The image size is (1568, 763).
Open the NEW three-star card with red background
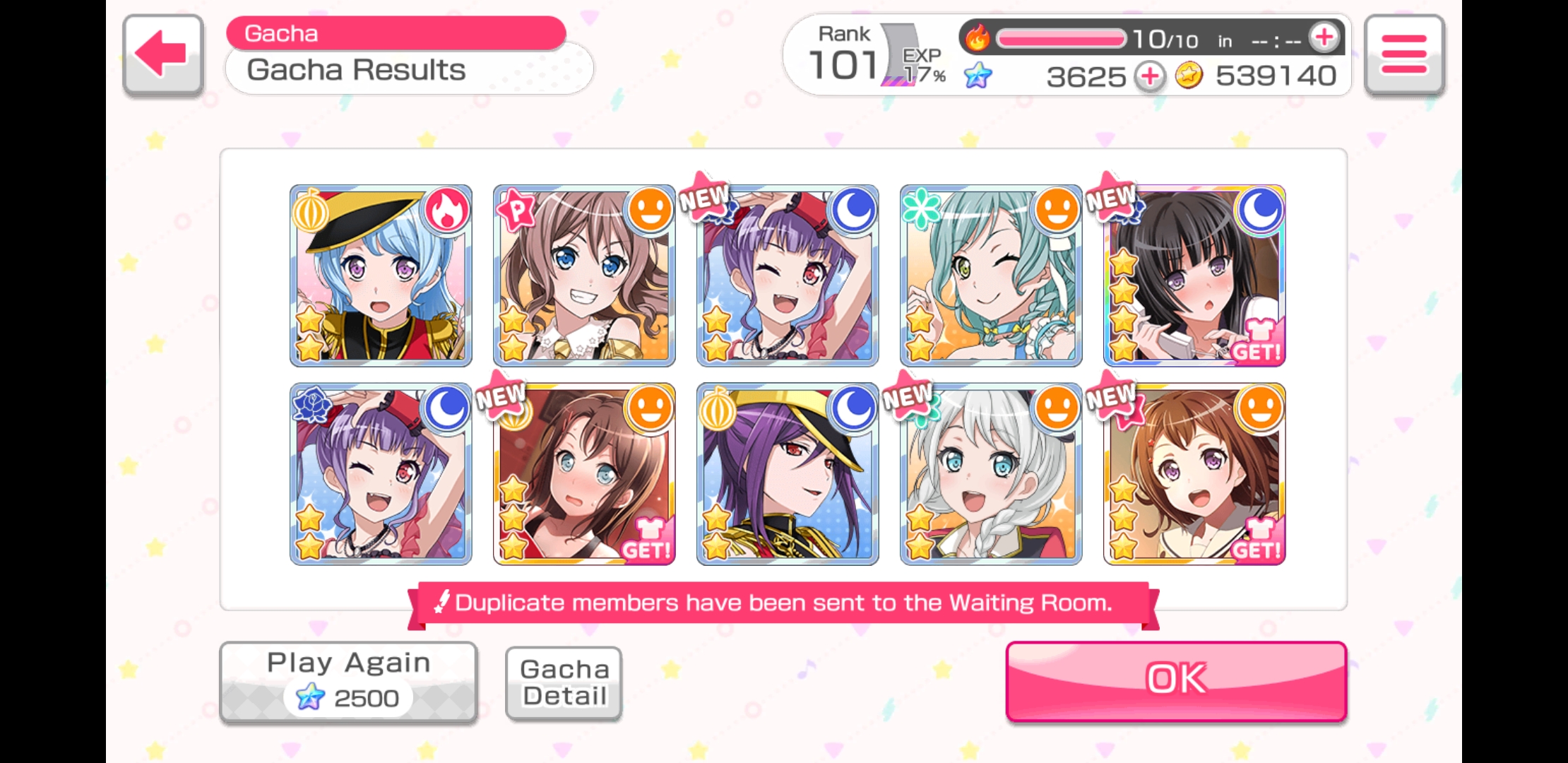point(584,474)
